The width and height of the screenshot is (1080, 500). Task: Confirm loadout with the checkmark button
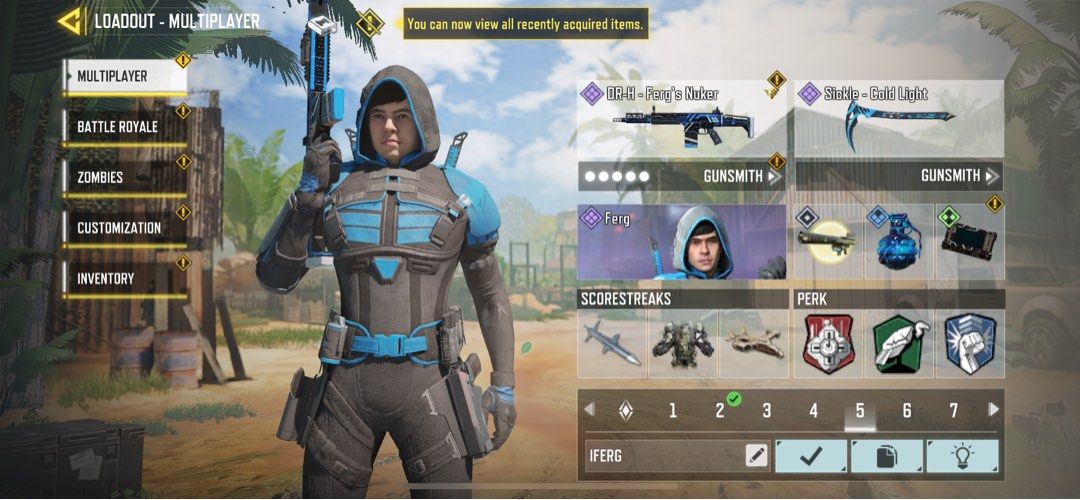(x=811, y=456)
